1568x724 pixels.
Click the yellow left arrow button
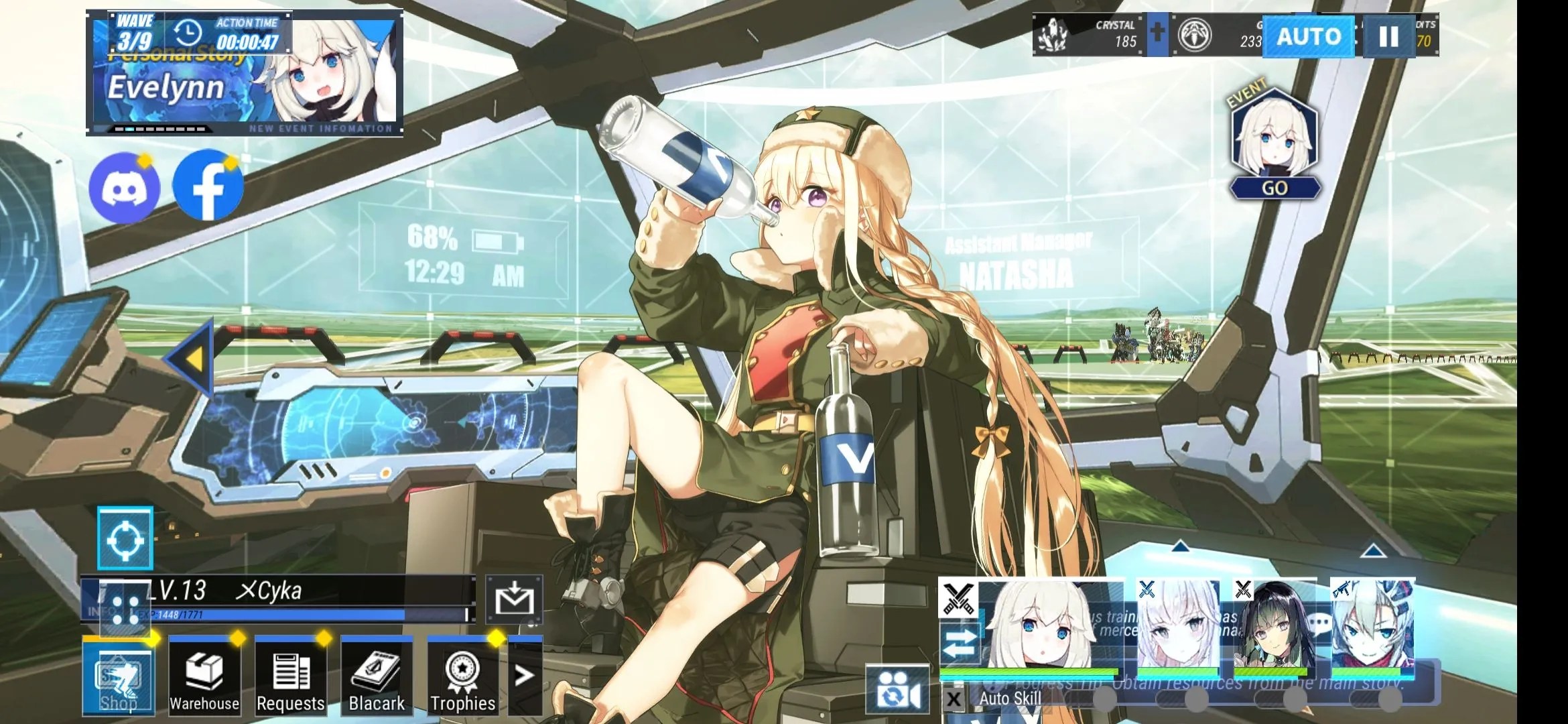point(192,358)
